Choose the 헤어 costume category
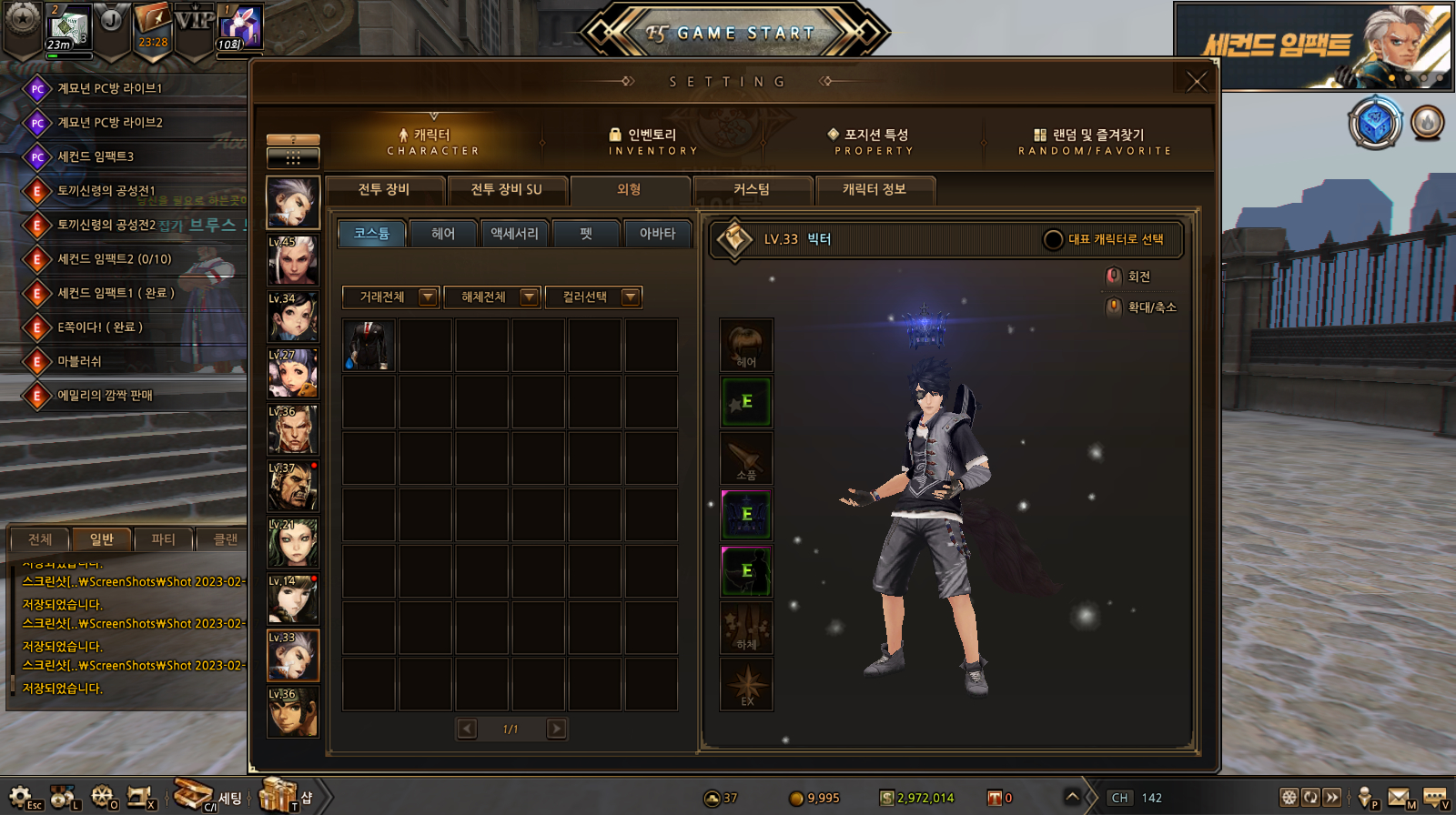 443,234
